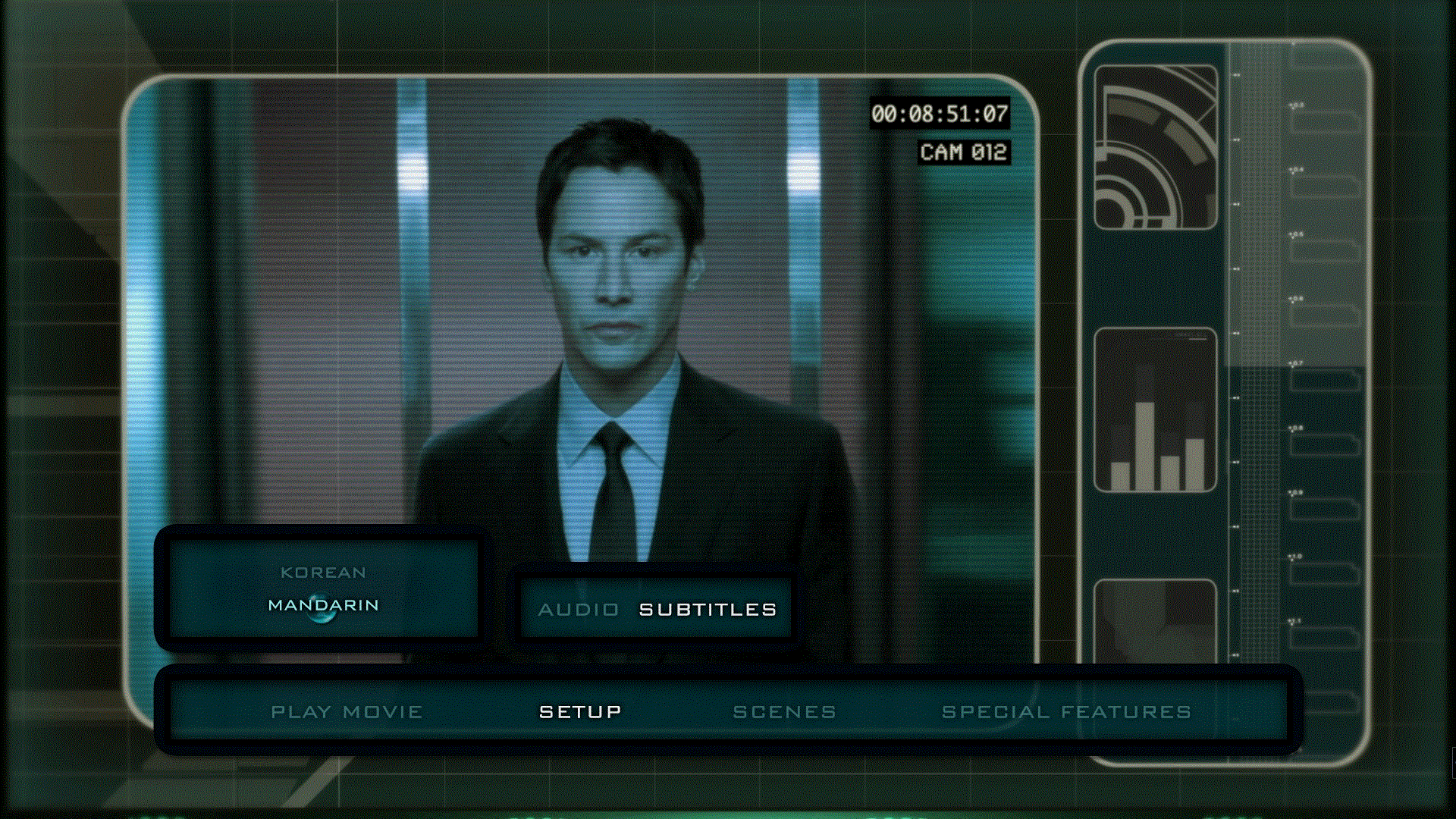Image resolution: width=1456 pixels, height=819 pixels.
Task: Toggle to AUDIO settings
Action: pos(578,608)
